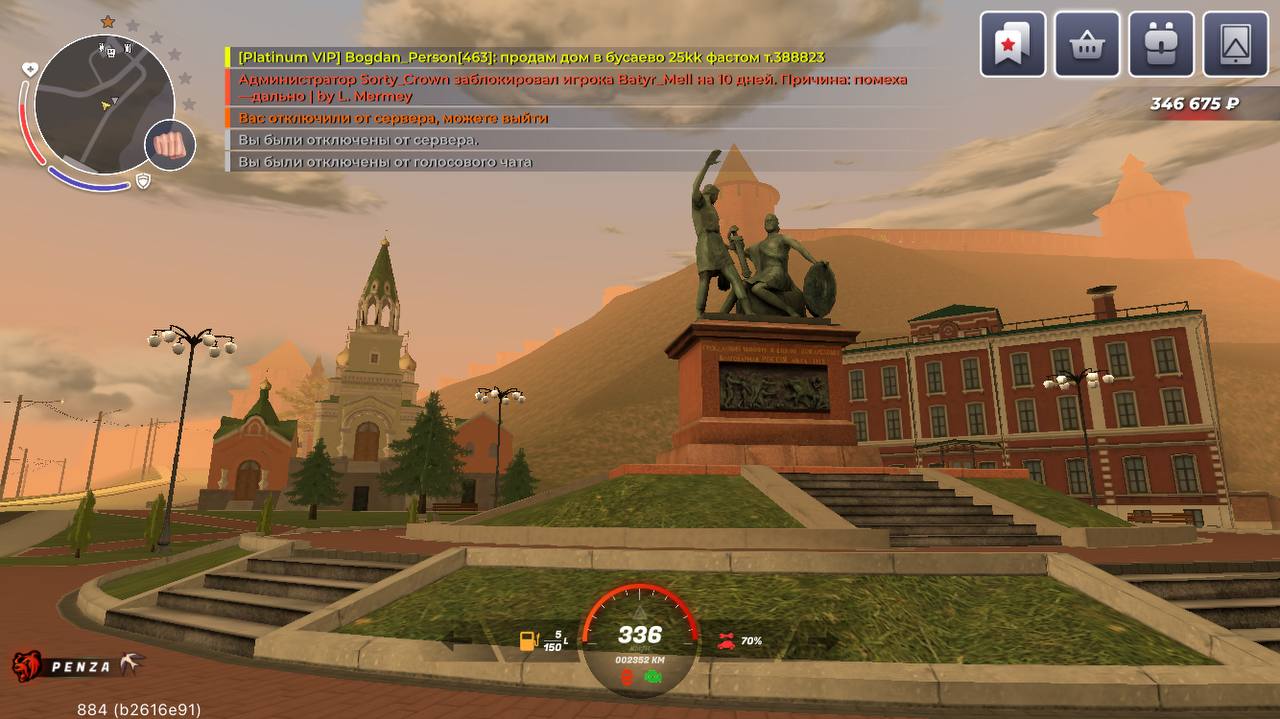This screenshot has height=719, width=1280.
Task: Tap the fist weapon selector
Action: [168, 145]
